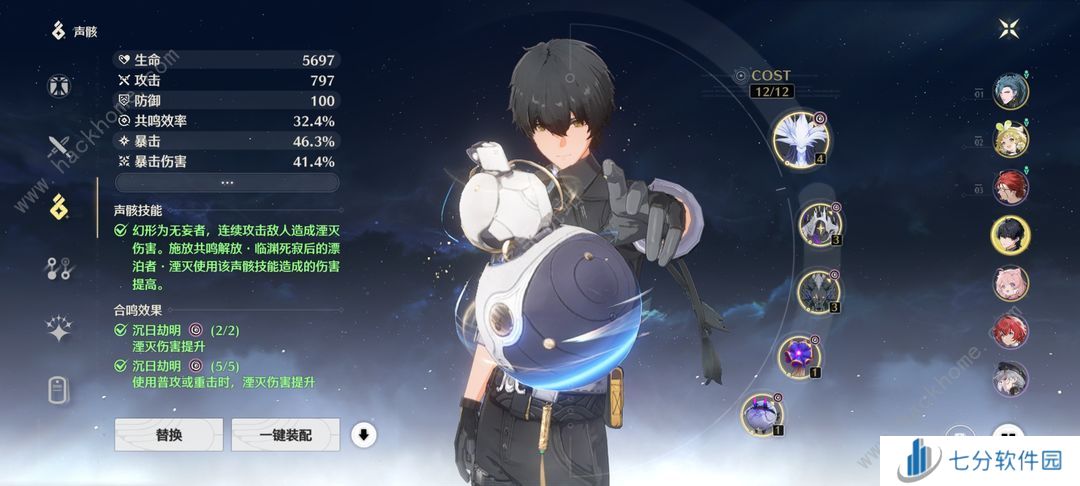
Task: Choose the blonde character with a leaf hairpin
Action: [1010, 140]
